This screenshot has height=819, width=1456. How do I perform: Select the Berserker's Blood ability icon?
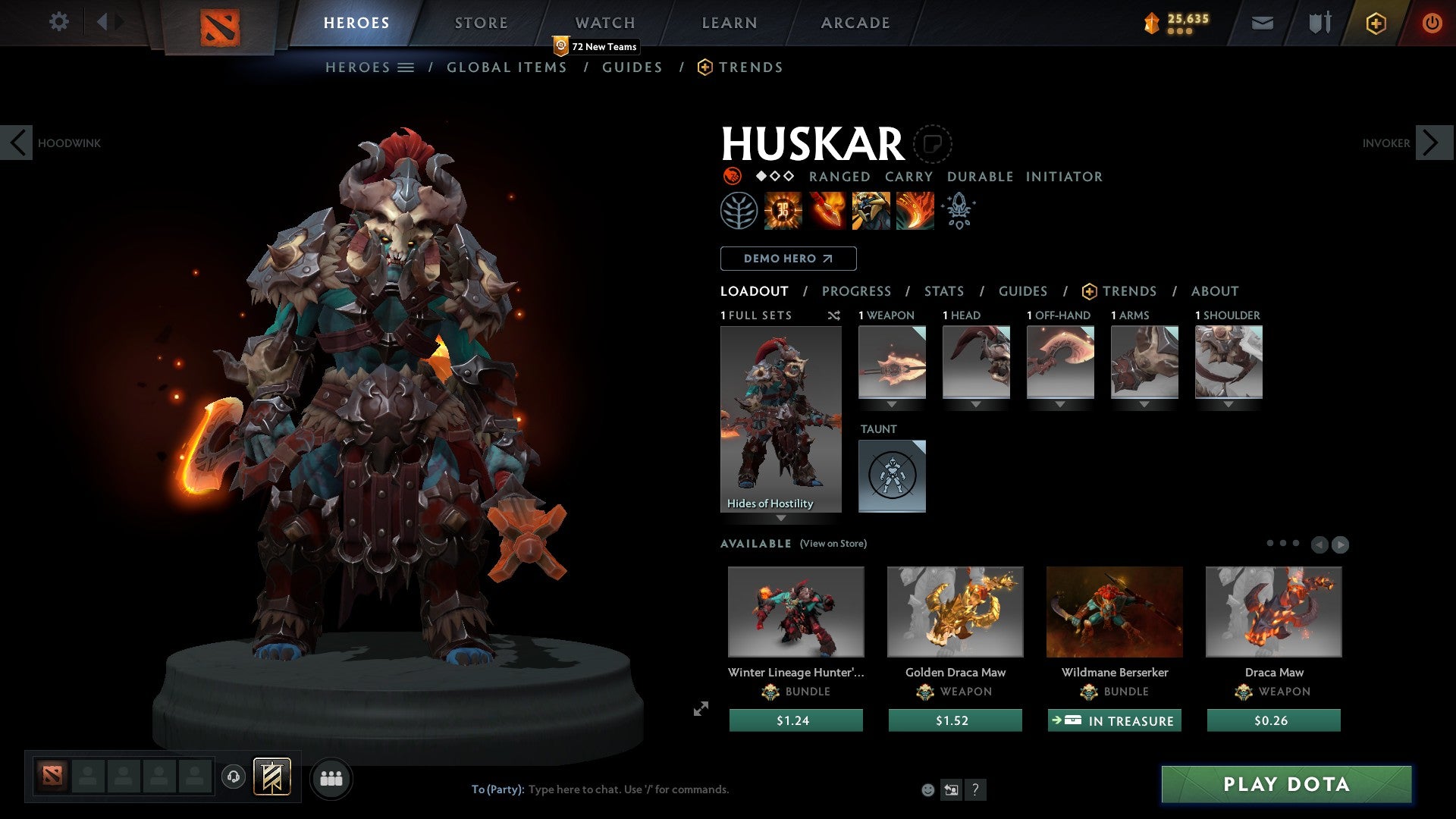click(x=871, y=211)
